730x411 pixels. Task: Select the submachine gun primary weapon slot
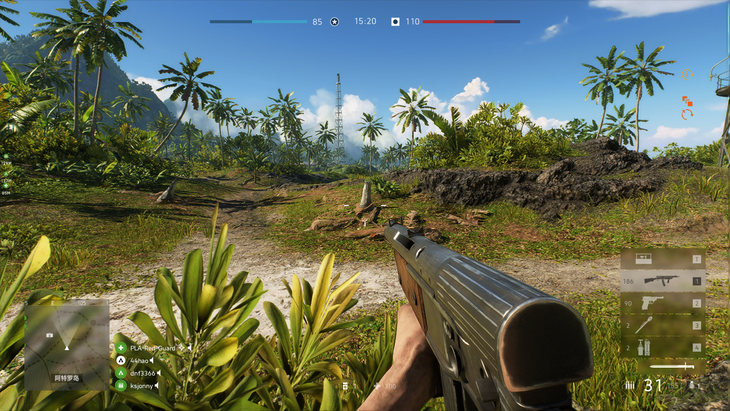[x=661, y=281]
